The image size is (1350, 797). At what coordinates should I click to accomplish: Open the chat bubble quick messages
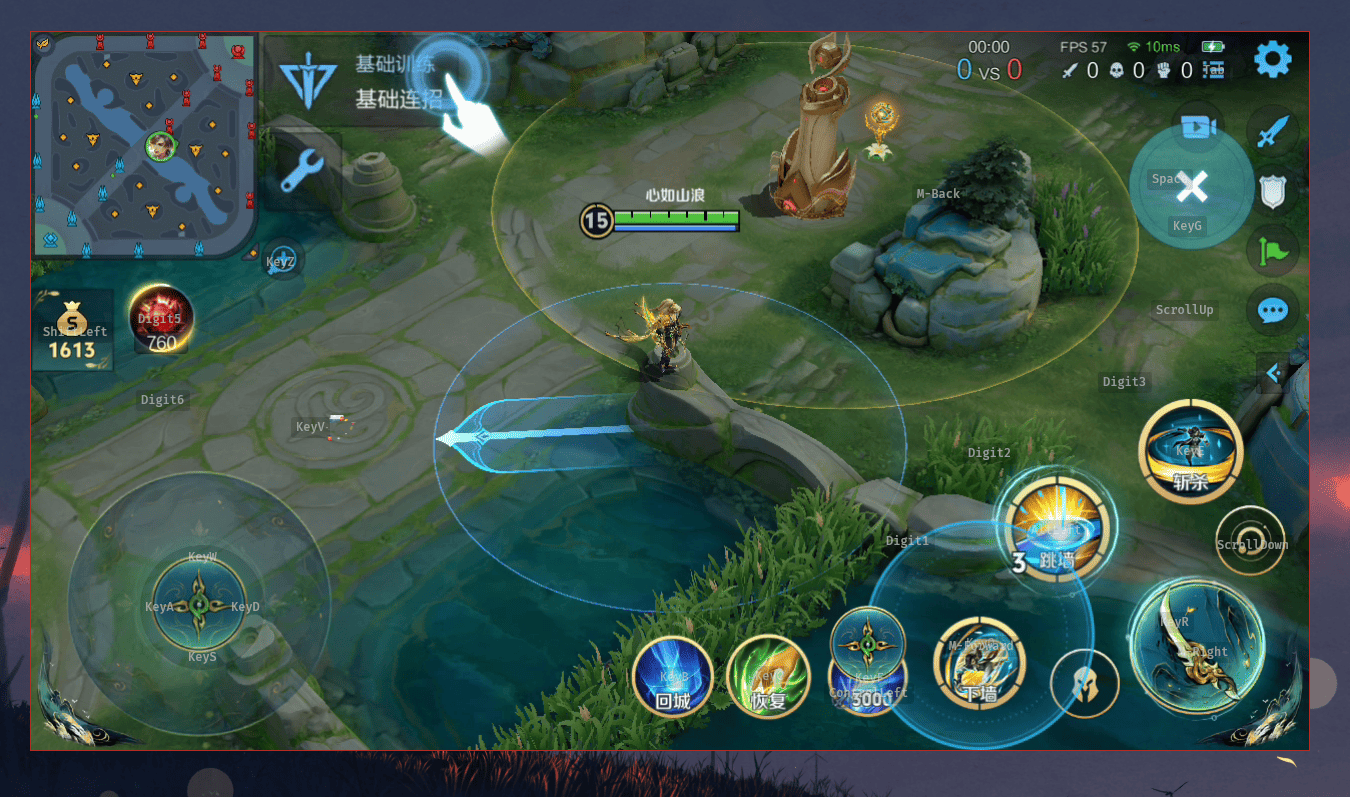(1272, 310)
